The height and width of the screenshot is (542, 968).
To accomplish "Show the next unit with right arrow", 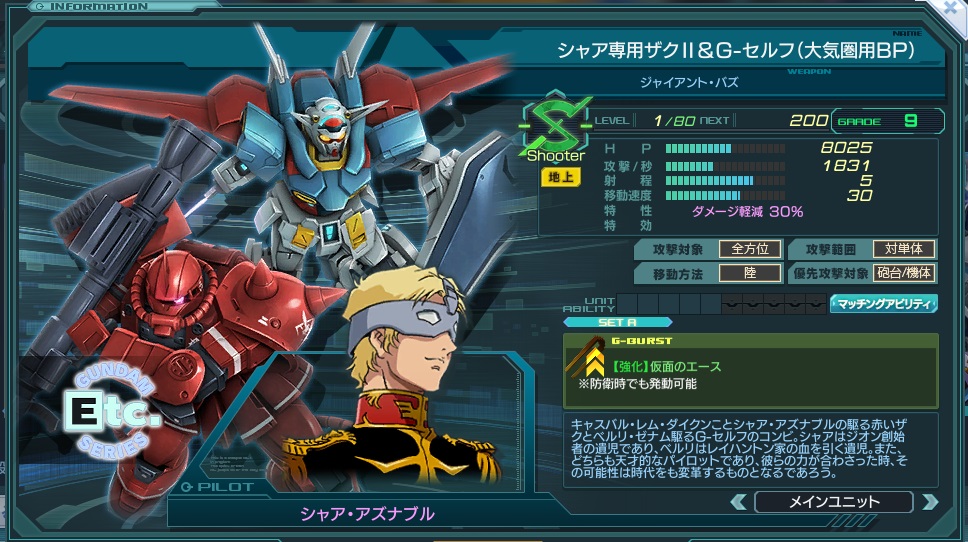I will 930,502.
